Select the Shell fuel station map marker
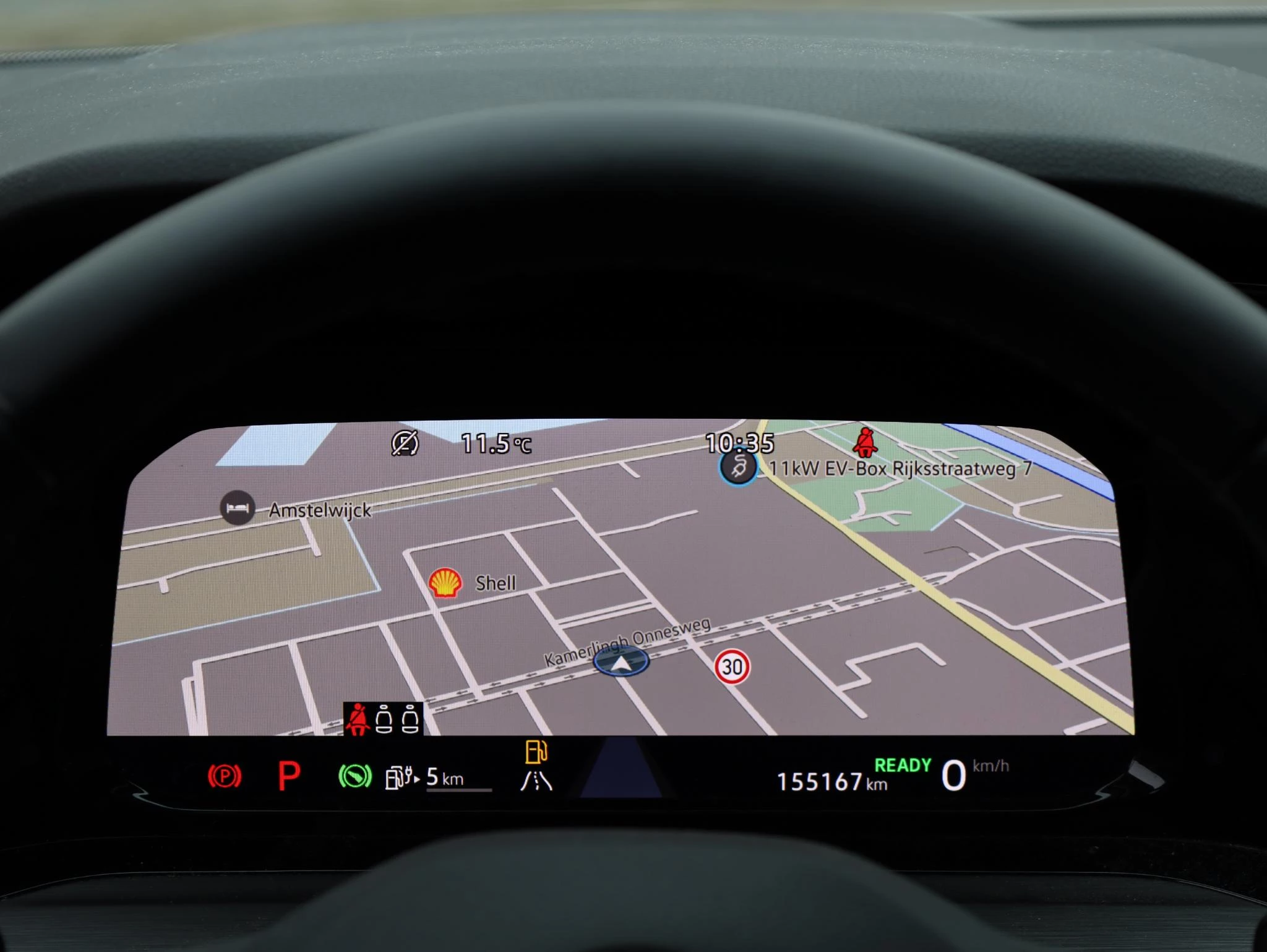1267x952 pixels. 445,583
